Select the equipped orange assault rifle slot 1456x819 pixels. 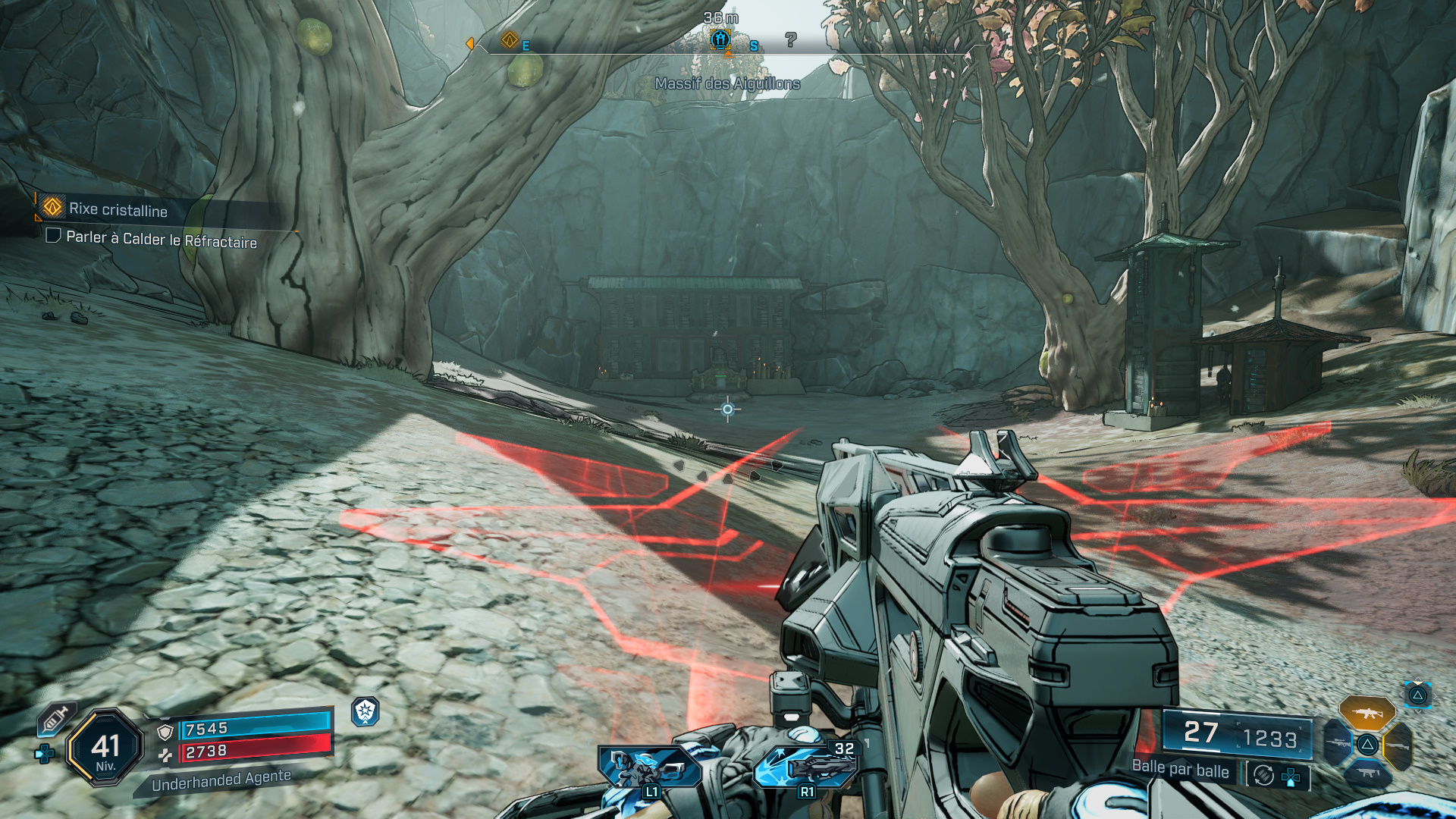pos(1367,713)
